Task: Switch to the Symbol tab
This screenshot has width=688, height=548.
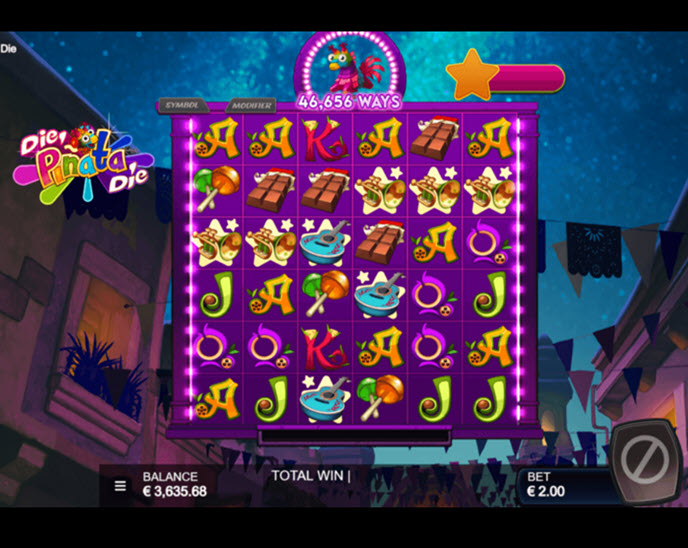Action: point(181,104)
